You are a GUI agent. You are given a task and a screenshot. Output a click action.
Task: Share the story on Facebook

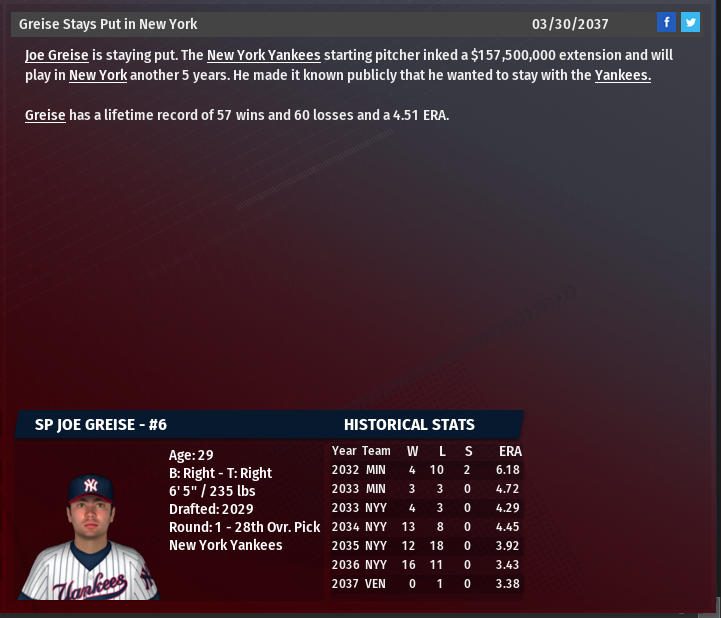pyautogui.click(x=666, y=23)
